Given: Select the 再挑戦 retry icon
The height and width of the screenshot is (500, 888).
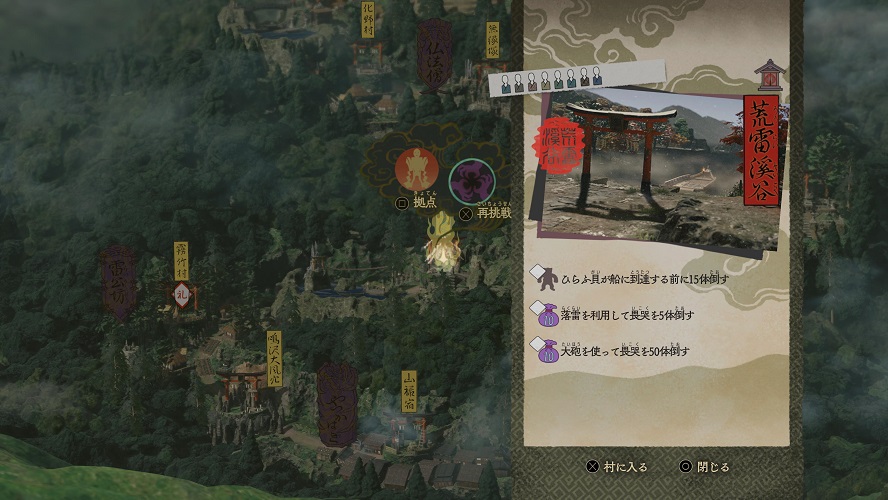Looking at the screenshot, I should tap(471, 180).
